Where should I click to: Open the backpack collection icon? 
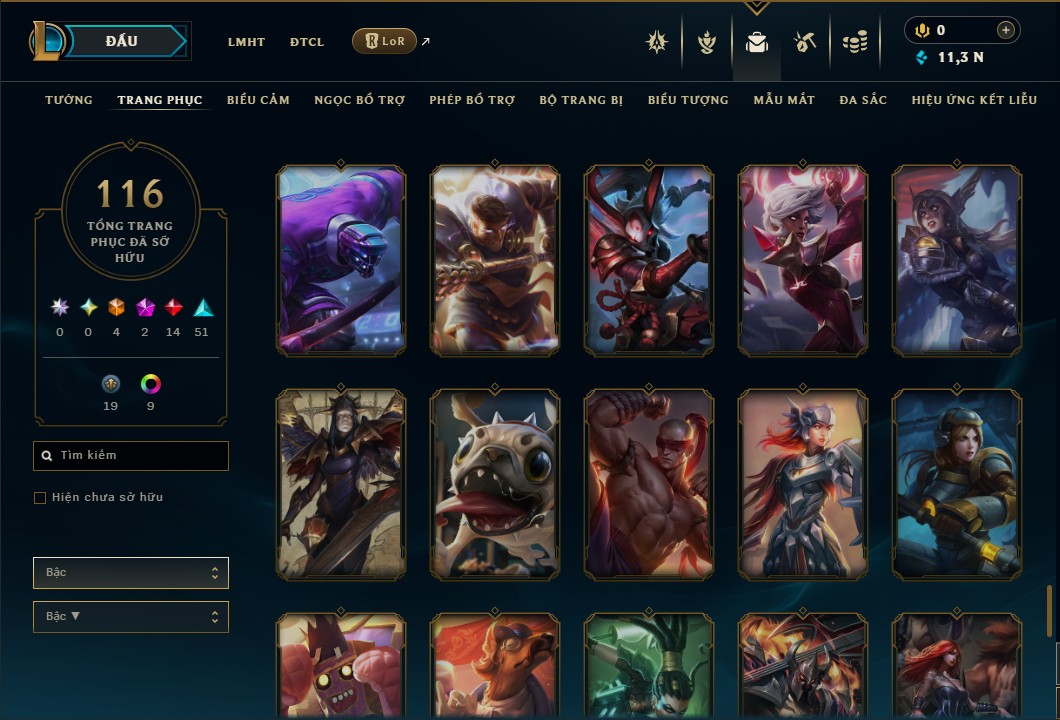757,42
